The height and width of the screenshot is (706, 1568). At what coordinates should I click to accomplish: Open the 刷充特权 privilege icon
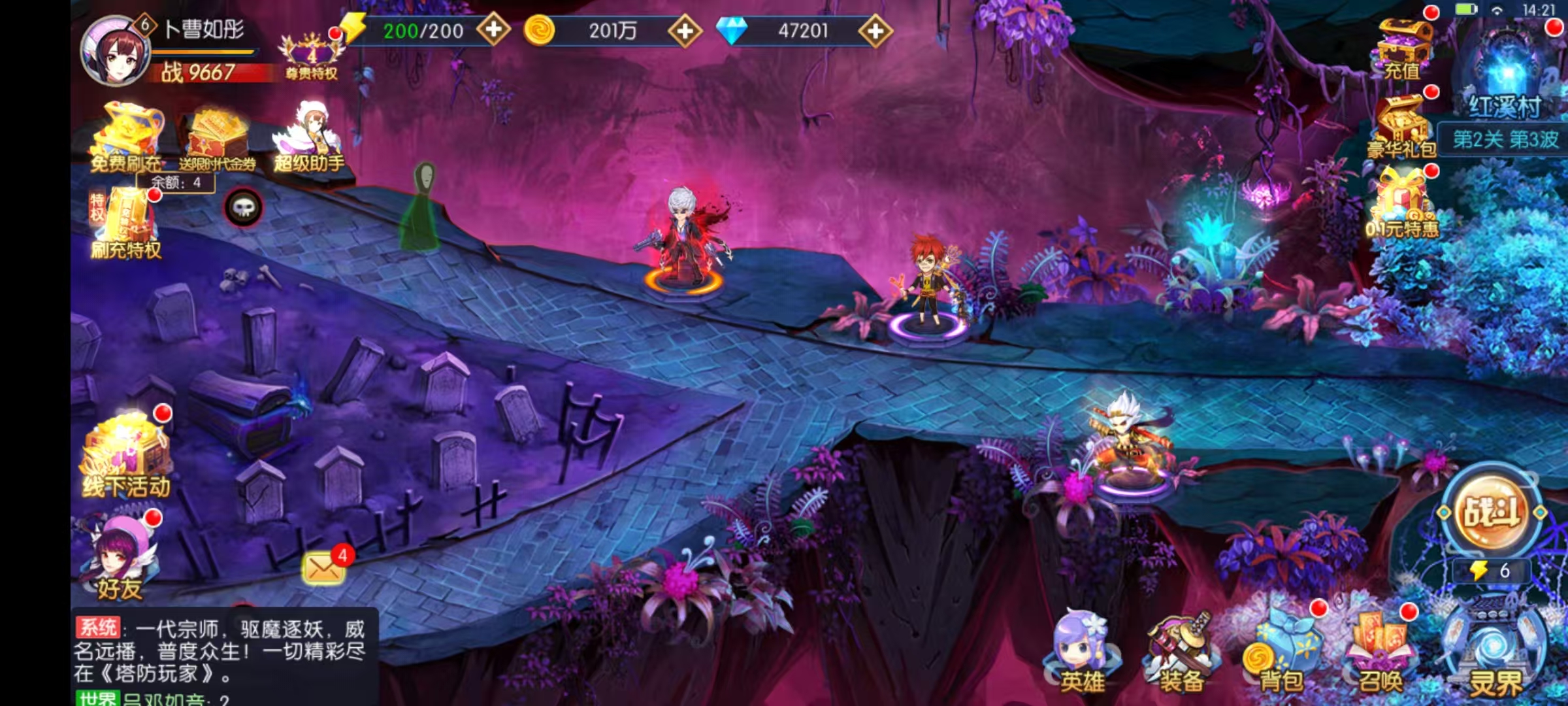coord(125,224)
